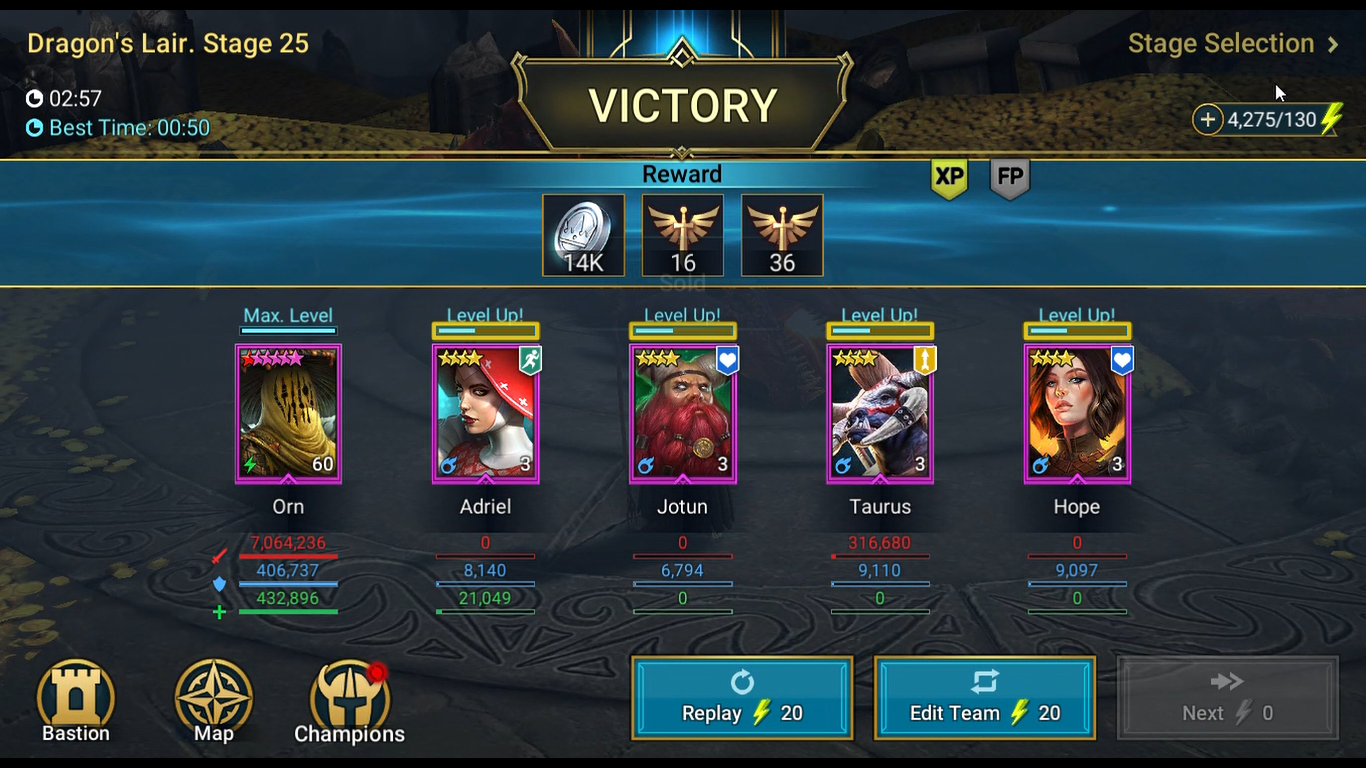Viewport: 1366px width, 768px height.
Task: Toggle the FP badge
Action: pos(1009,179)
